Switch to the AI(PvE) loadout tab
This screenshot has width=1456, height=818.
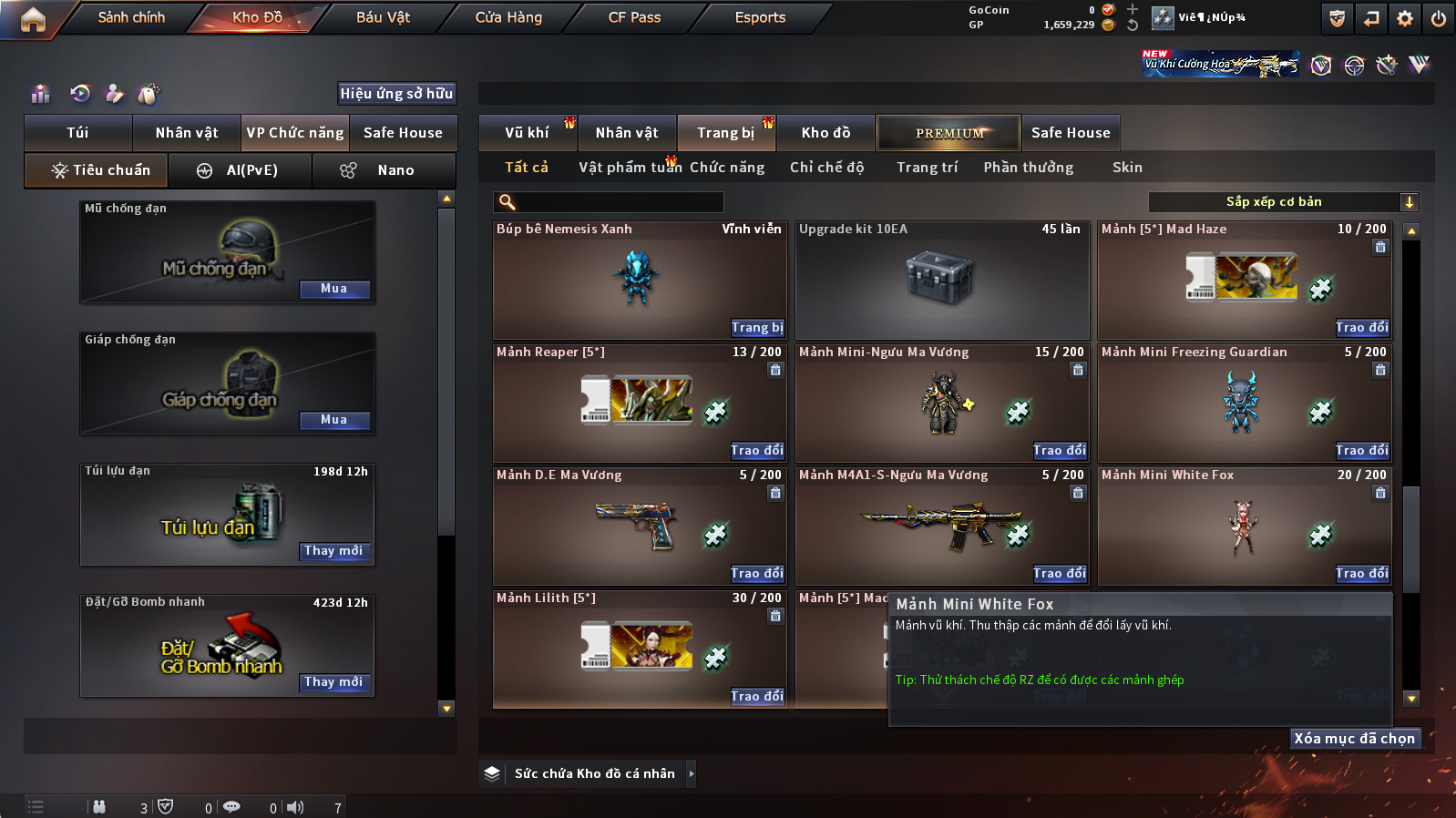pos(241,170)
